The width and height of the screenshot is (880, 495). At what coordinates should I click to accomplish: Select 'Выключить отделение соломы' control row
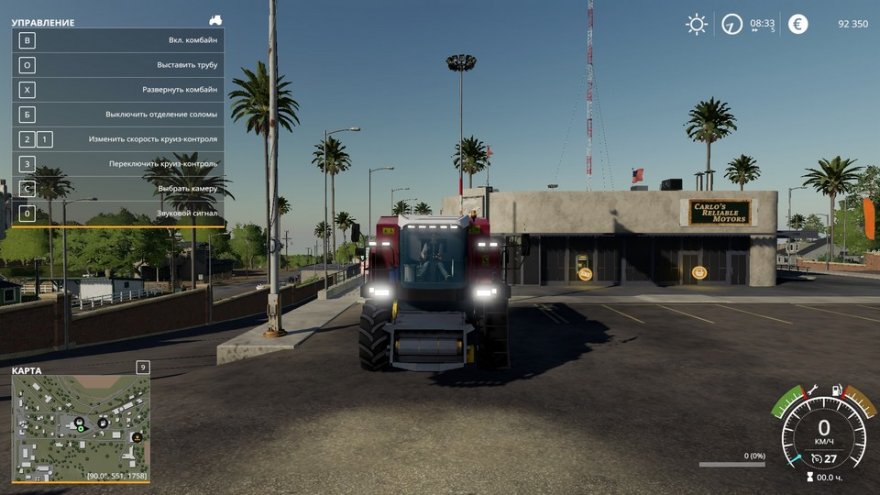[118, 115]
